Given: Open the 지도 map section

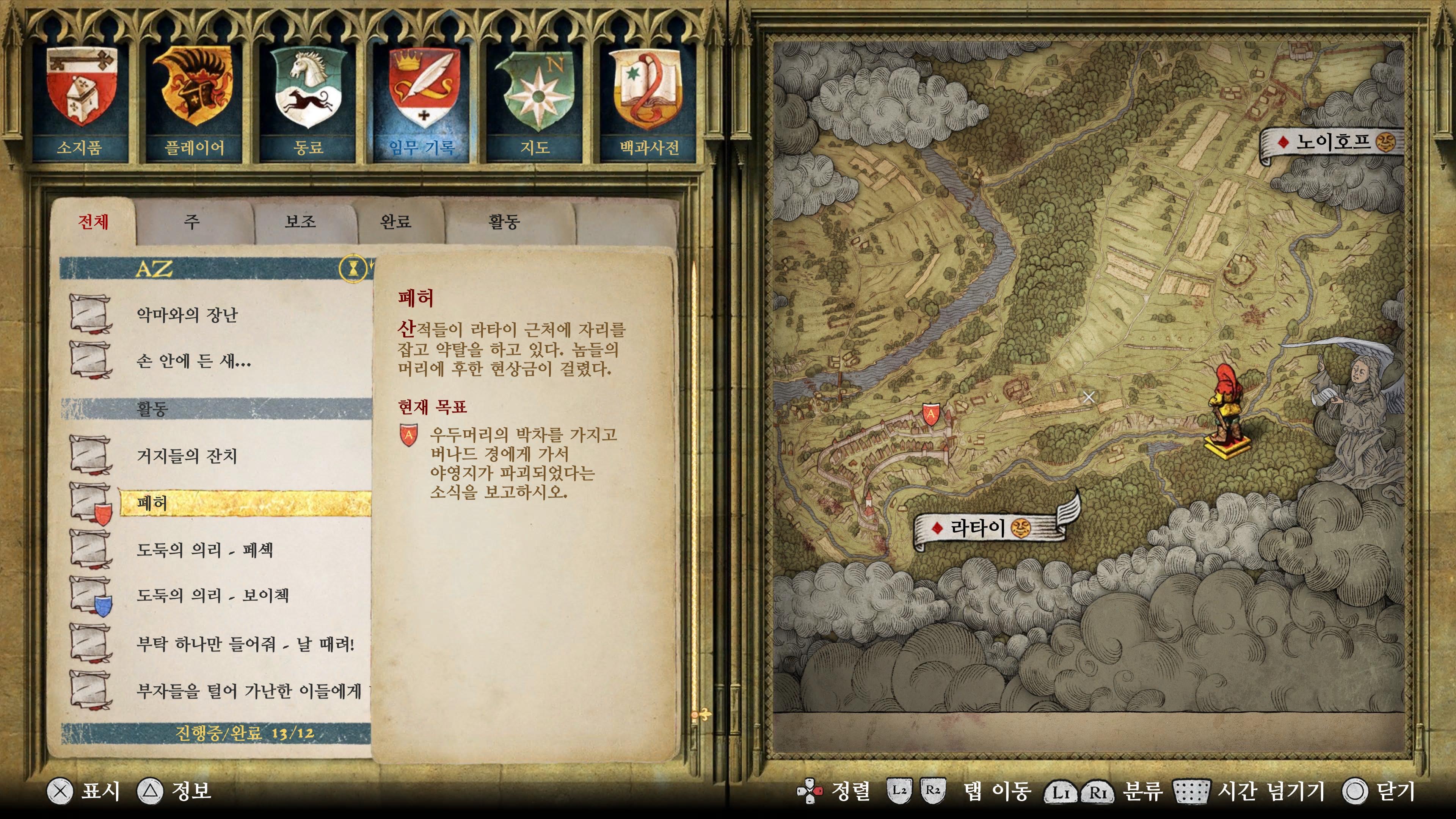Looking at the screenshot, I should pos(535,102).
